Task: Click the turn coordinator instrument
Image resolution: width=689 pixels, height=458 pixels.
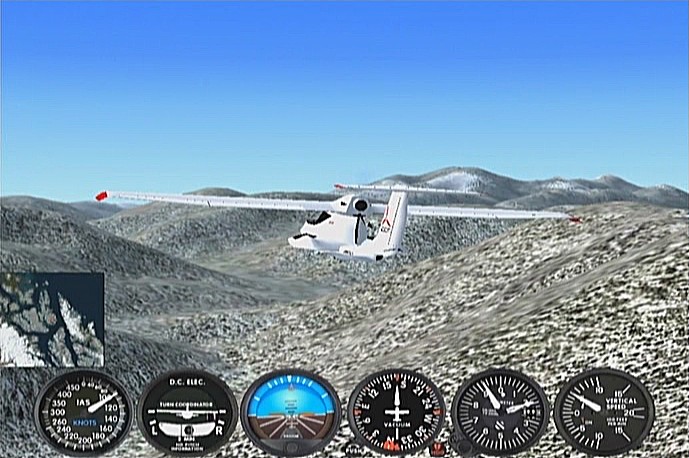Action: [187, 412]
